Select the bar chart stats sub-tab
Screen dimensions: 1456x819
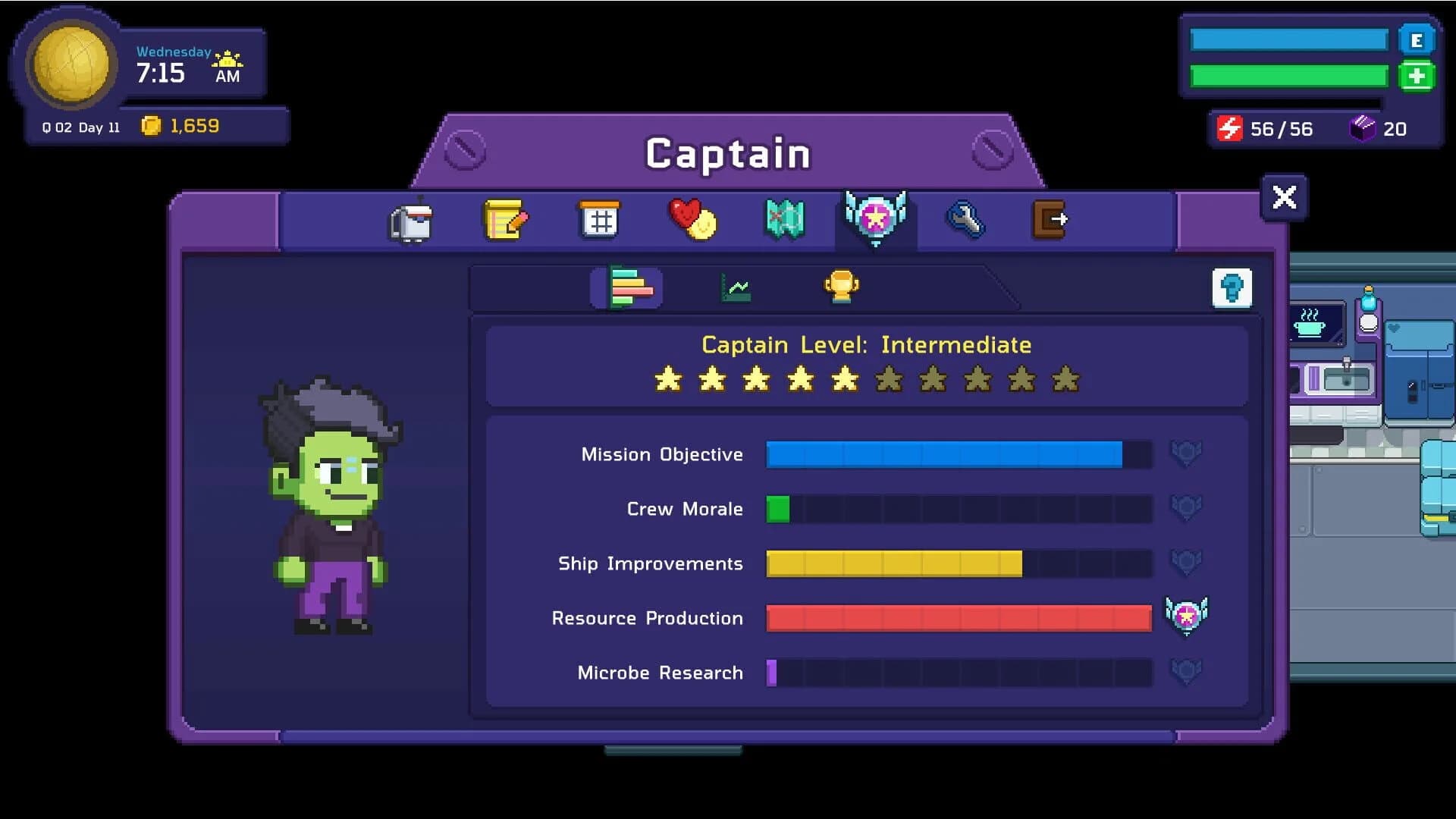(626, 287)
